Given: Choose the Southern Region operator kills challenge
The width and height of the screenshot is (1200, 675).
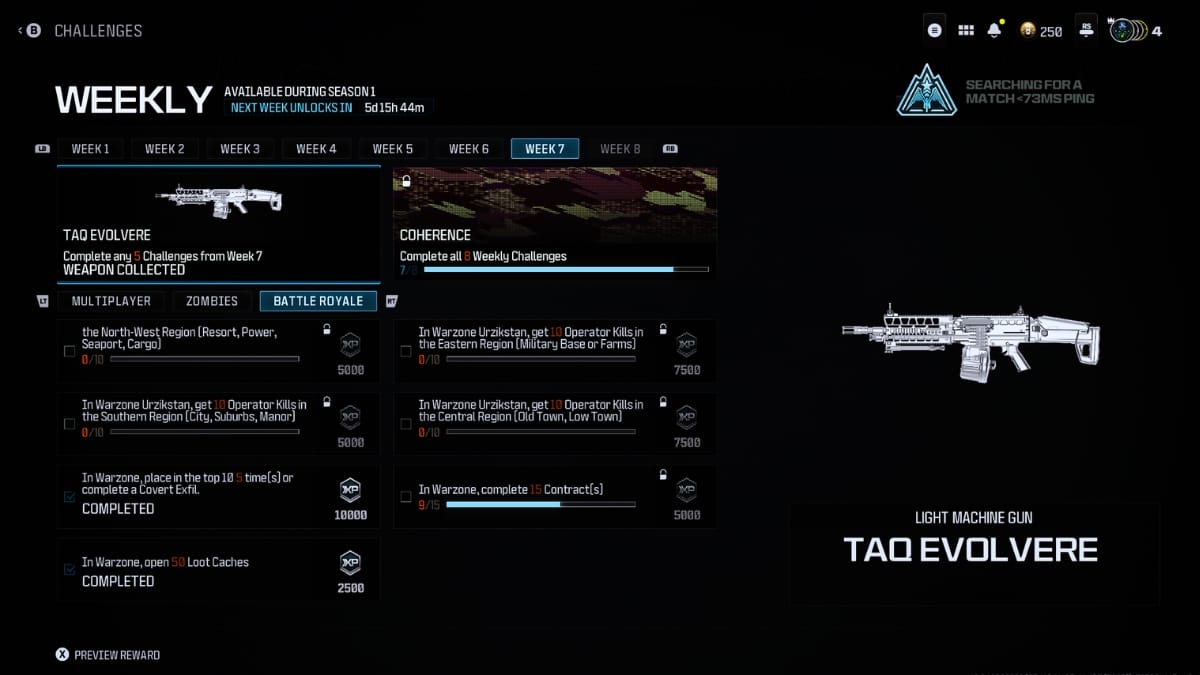Looking at the screenshot, I should click(218, 423).
